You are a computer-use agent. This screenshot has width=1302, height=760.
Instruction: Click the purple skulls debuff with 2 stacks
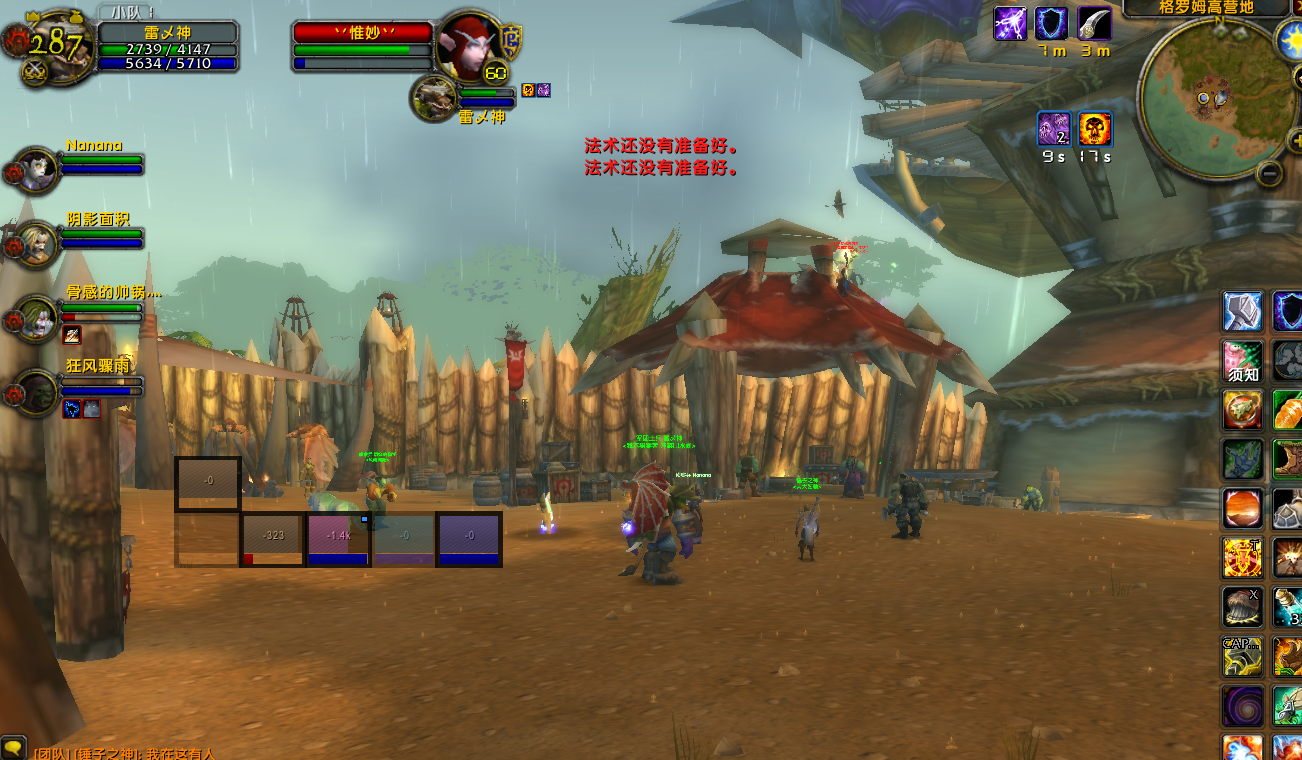[1054, 129]
